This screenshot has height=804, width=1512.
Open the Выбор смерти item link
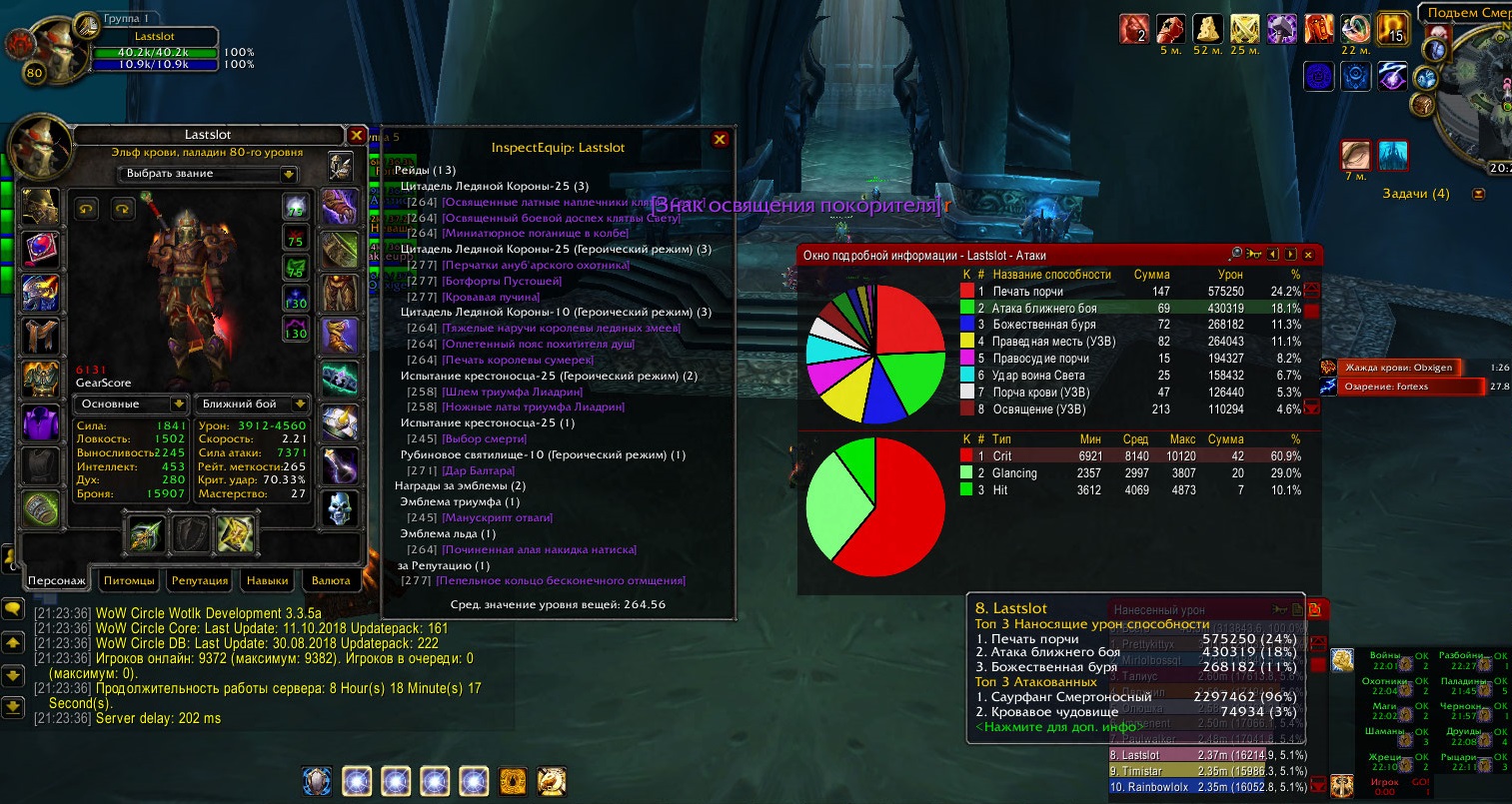pos(483,438)
